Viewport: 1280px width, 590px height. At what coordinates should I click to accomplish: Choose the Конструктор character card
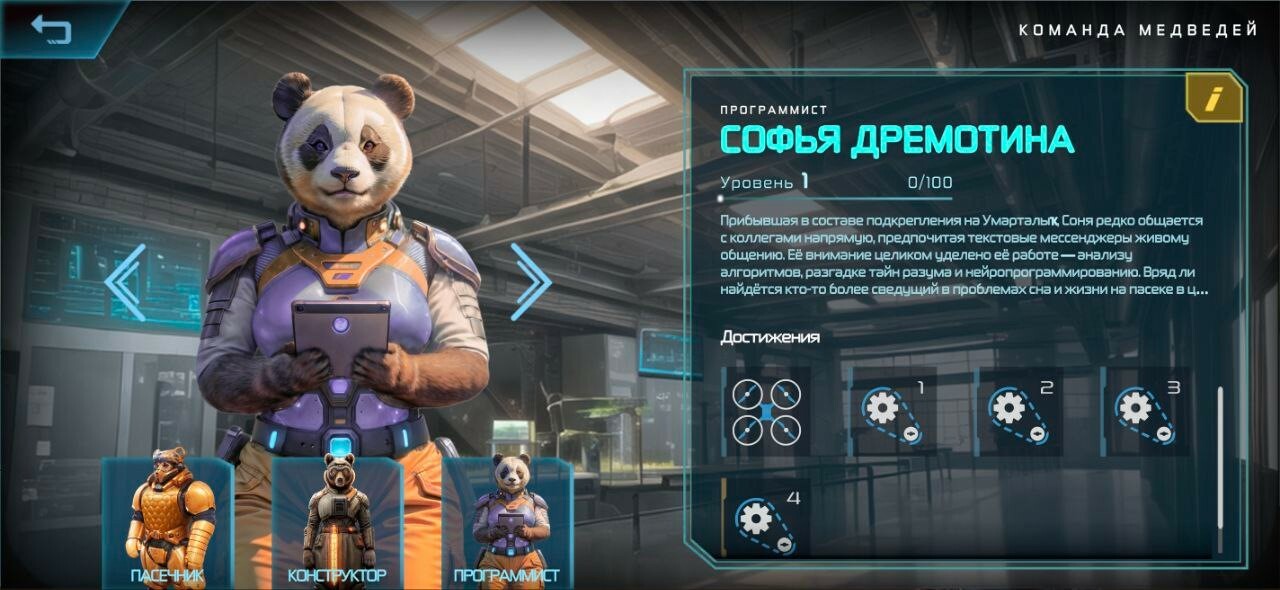pos(337,521)
